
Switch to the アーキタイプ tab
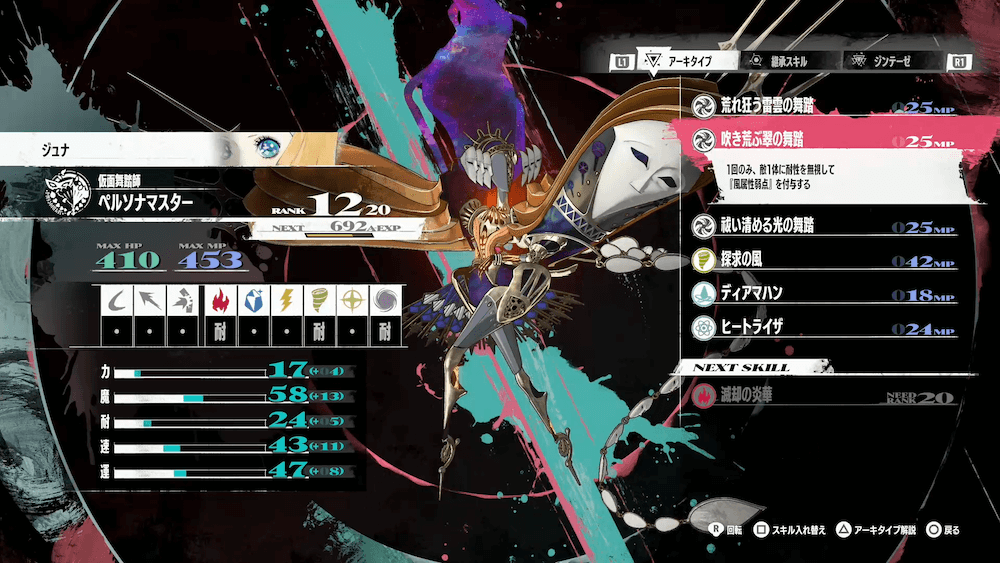[x=686, y=62]
